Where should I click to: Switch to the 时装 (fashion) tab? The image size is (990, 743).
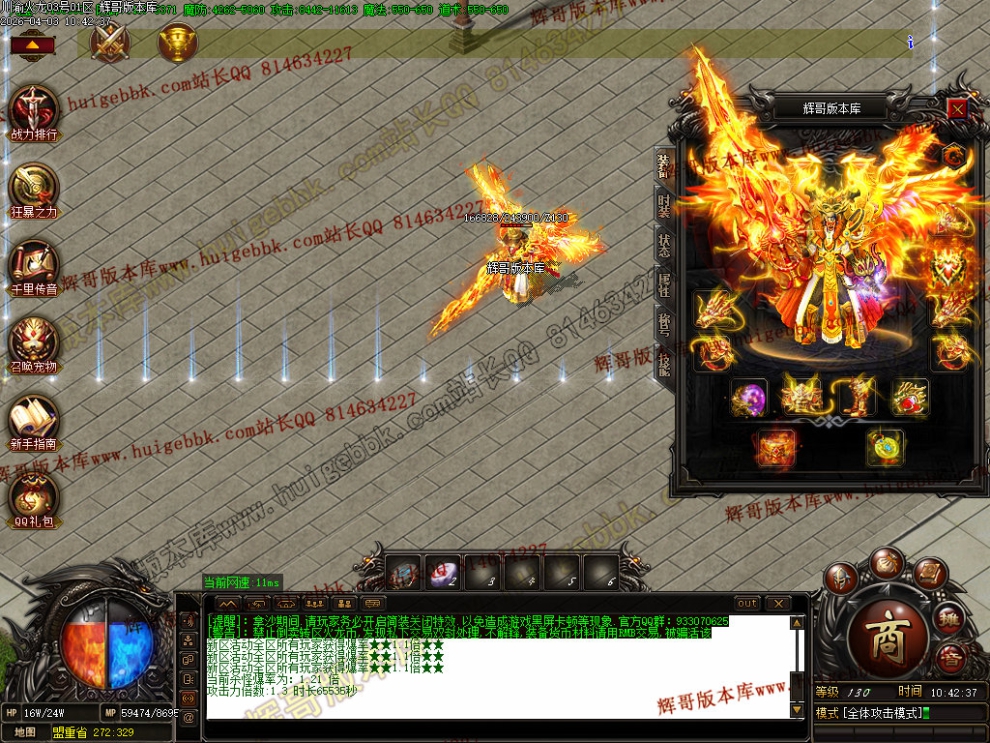click(x=664, y=206)
